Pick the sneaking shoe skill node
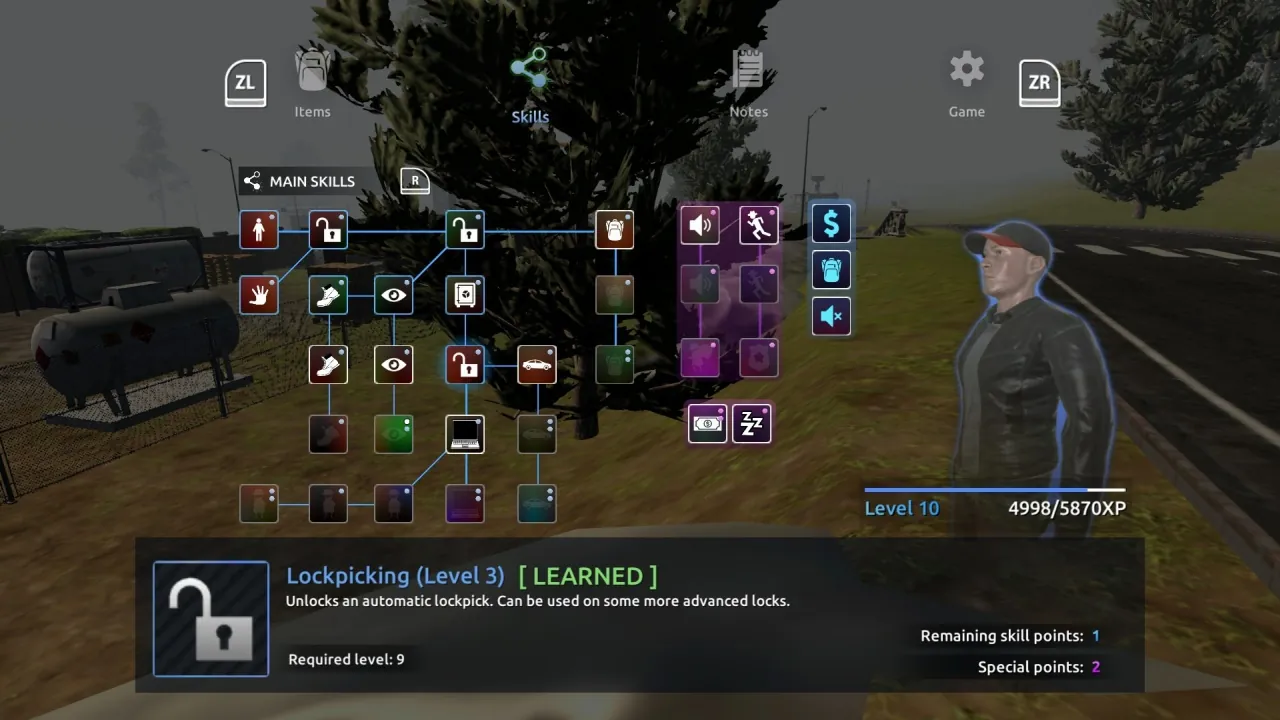This screenshot has height=720, width=1280. coord(329,294)
